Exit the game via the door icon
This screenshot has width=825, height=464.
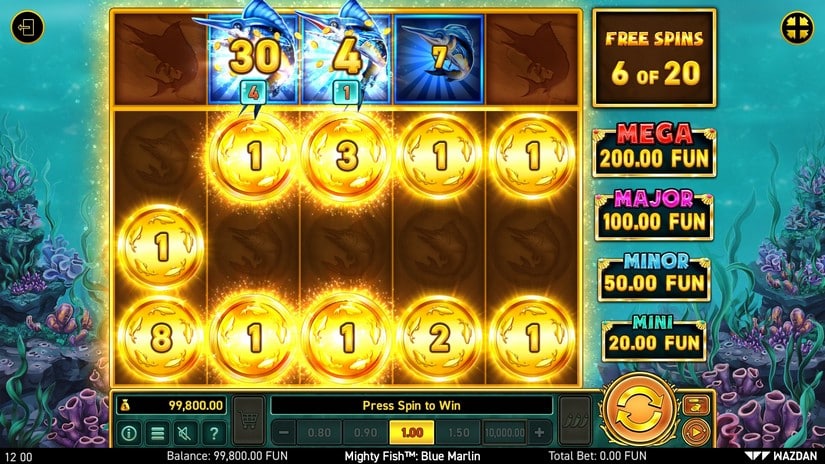(x=27, y=27)
